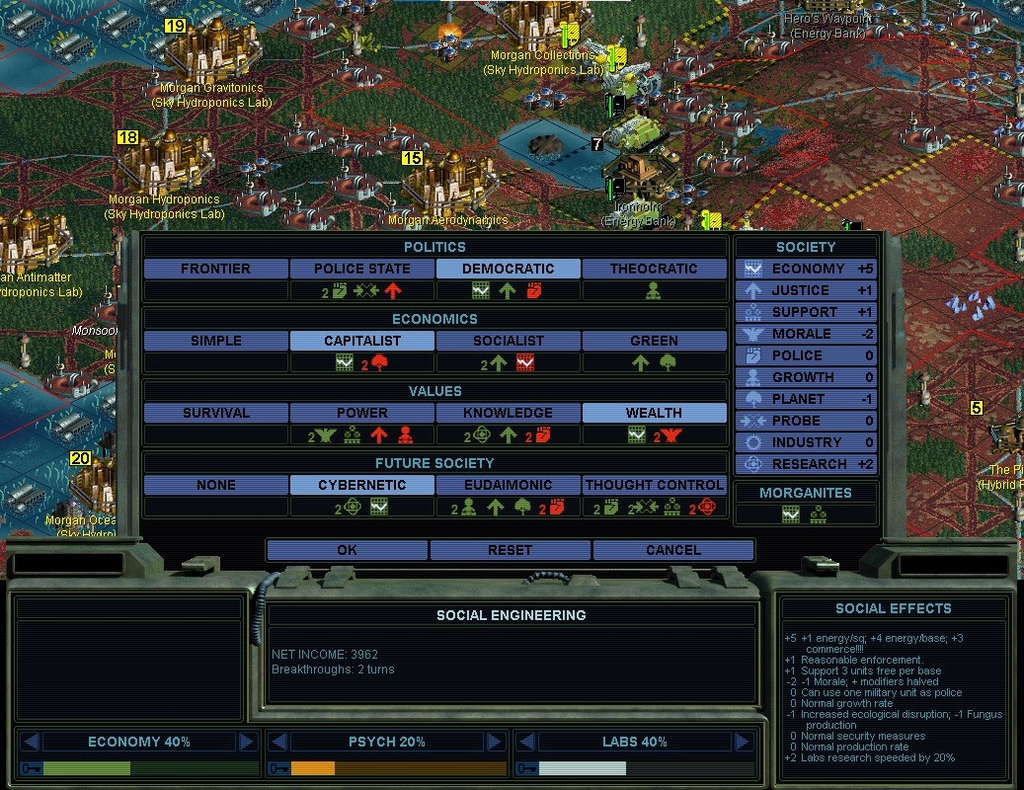Choose Police State politics
This screenshot has width=1024, height=790.
[x=362, y=269]
